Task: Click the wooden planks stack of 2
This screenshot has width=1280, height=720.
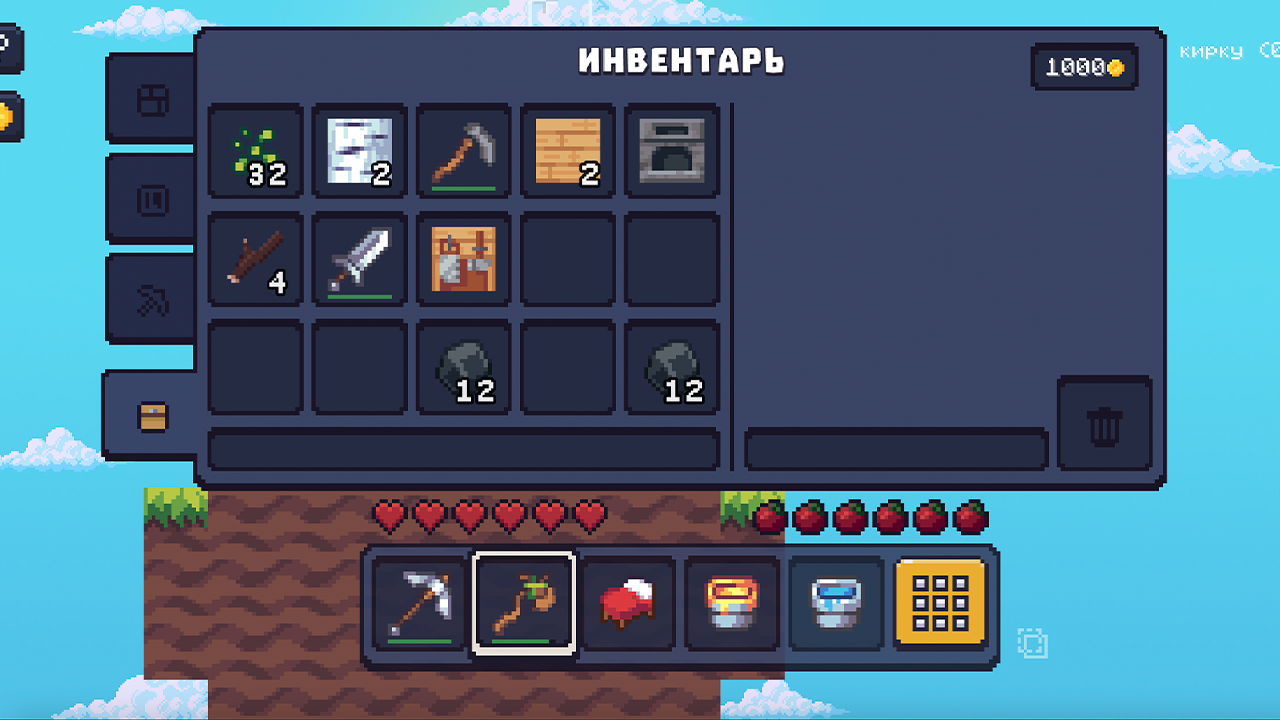Action: pyautogui.click(x=567, y=152)
